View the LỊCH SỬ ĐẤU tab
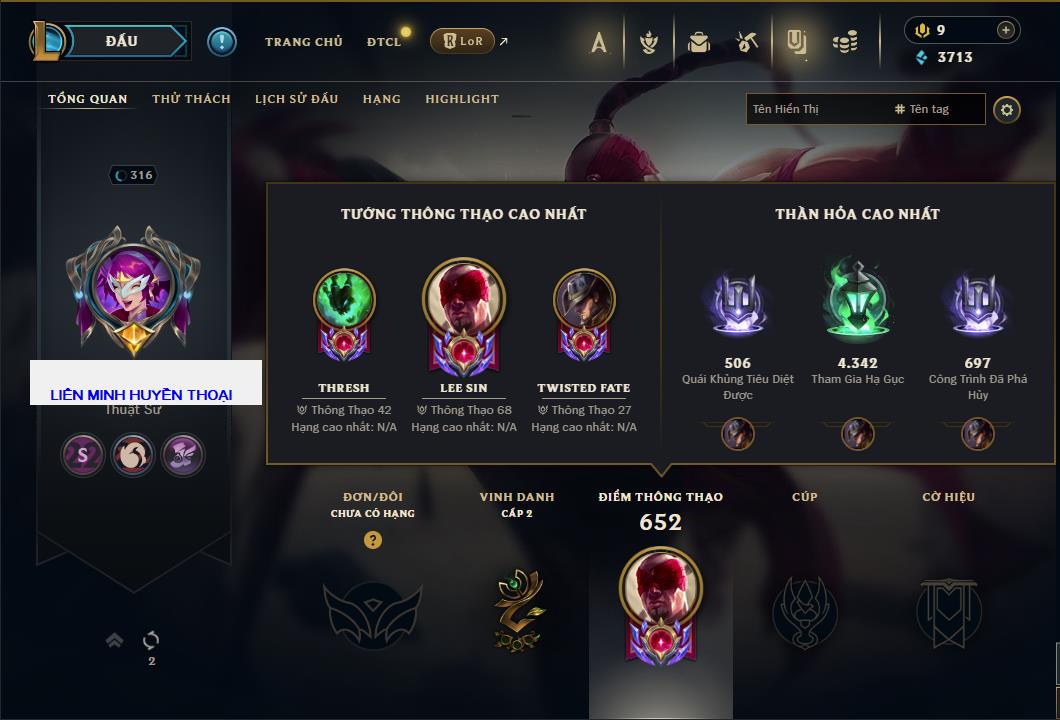 pos(296,99)
